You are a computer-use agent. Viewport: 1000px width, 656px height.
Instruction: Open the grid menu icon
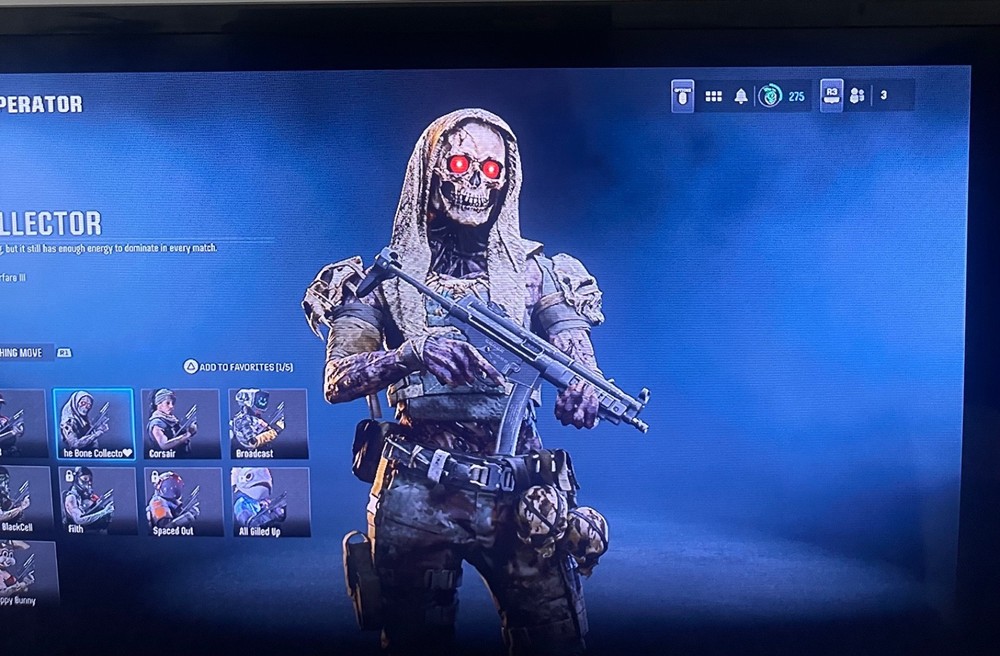714,96
